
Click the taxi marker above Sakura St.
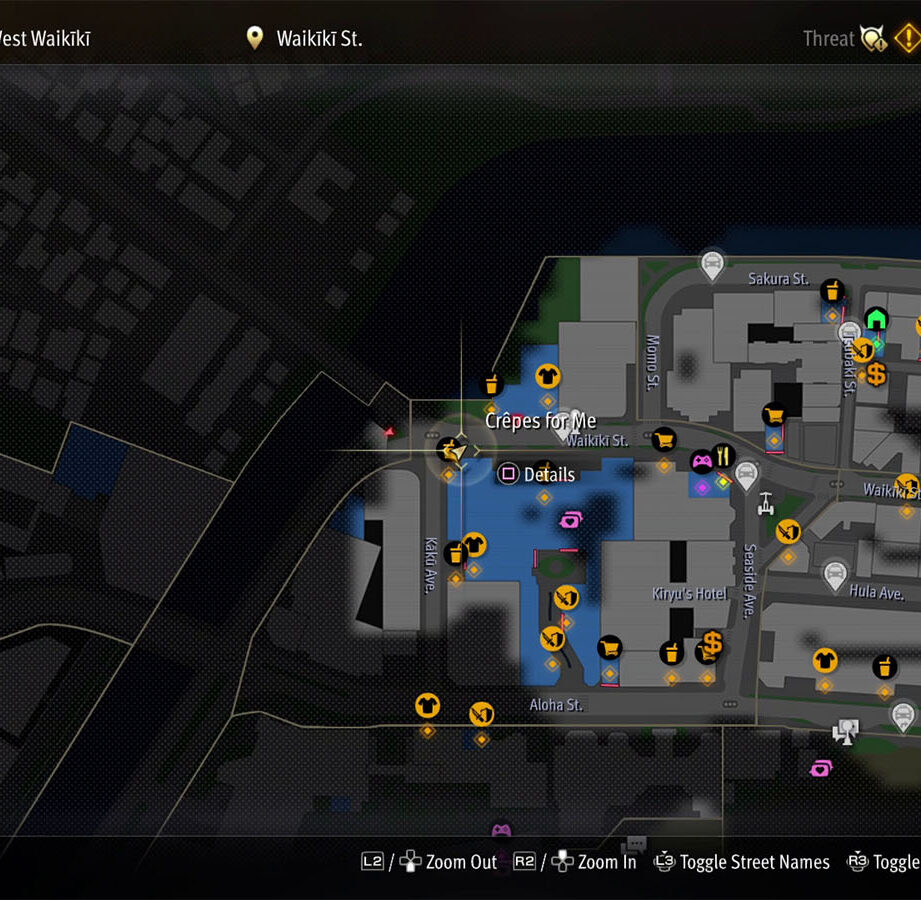(x=712, y=264)
